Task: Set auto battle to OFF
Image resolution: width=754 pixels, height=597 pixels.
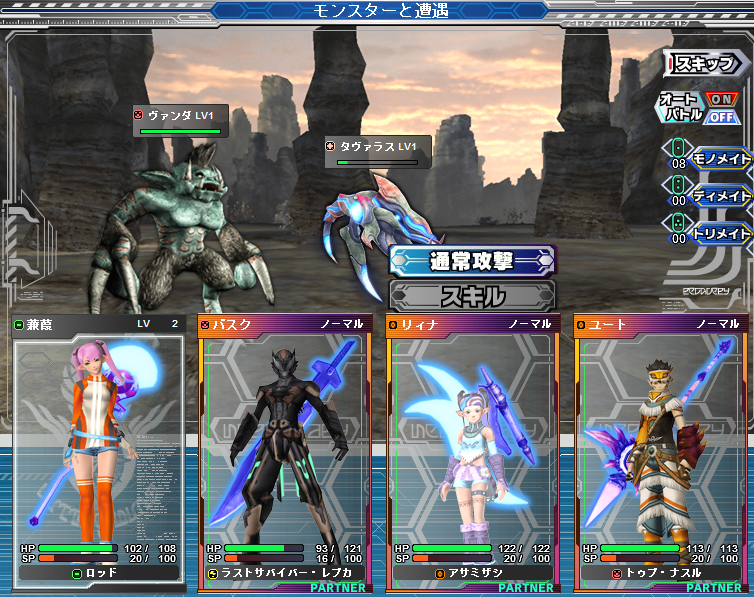Action: pyautogui.click(x=721, y=116)
